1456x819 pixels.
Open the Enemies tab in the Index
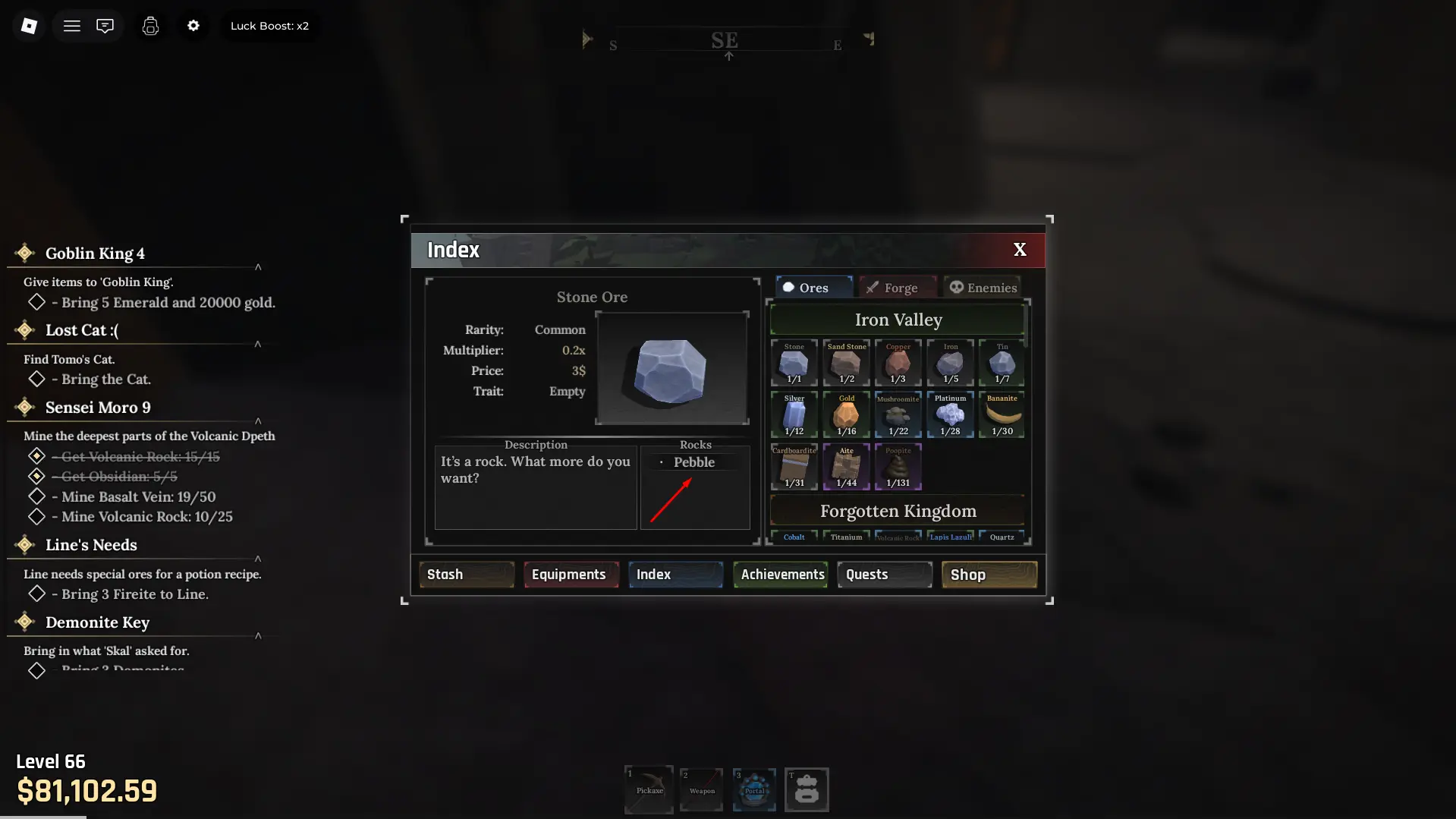[983, 286]
